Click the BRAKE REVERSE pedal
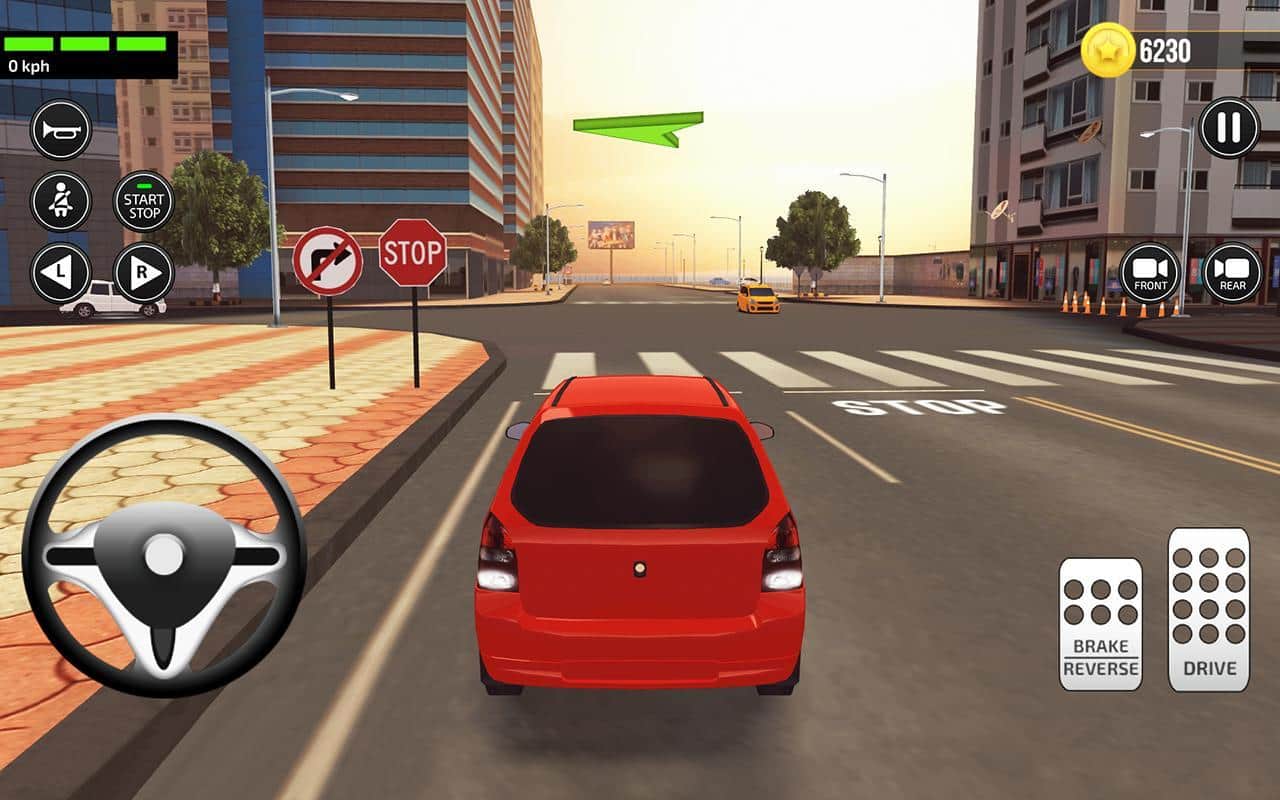The width and height of the screenshot is (1280, 800). click(1100, 624)
